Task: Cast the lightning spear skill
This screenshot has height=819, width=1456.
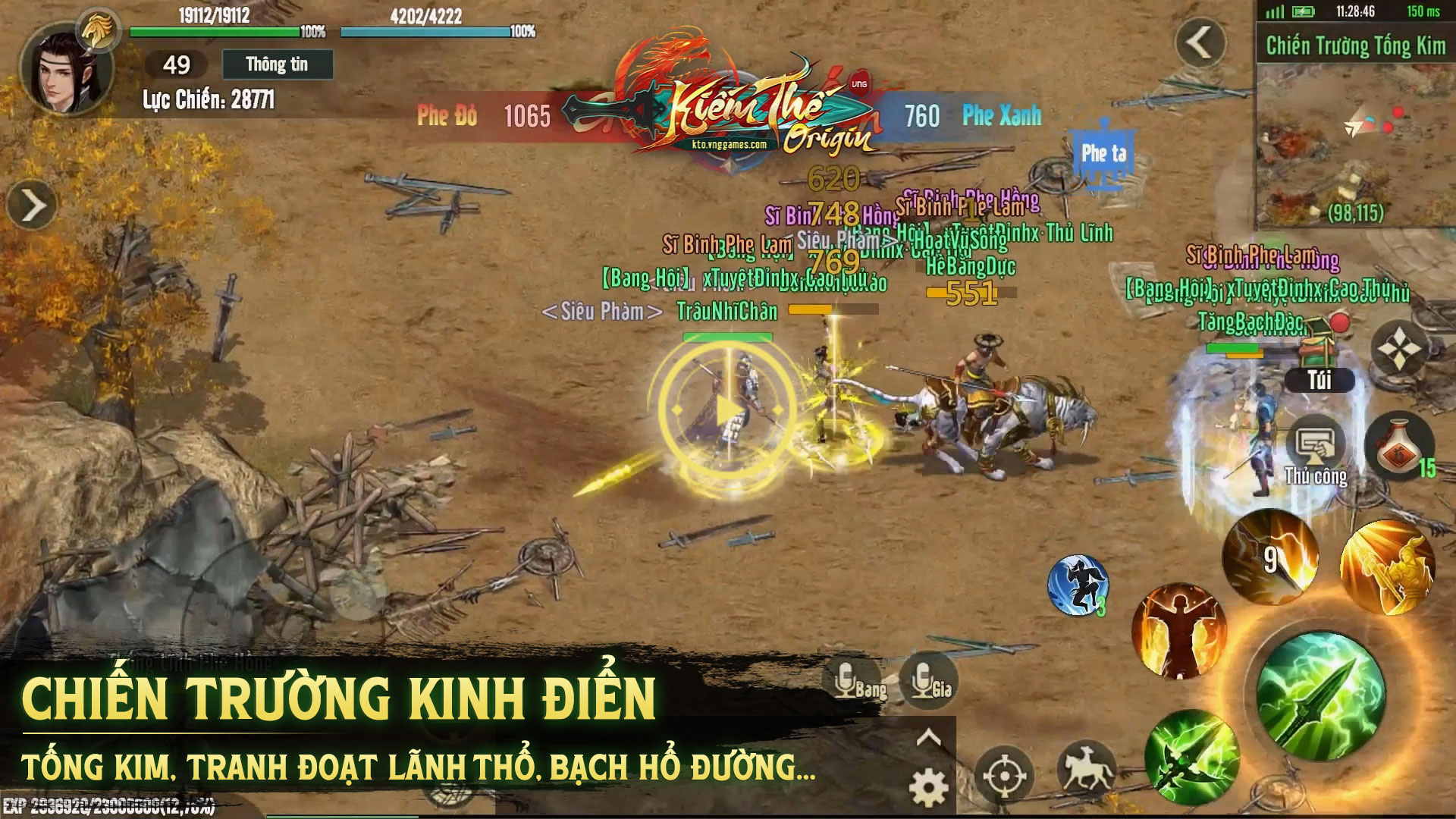Action: [x=1271, y=558]
